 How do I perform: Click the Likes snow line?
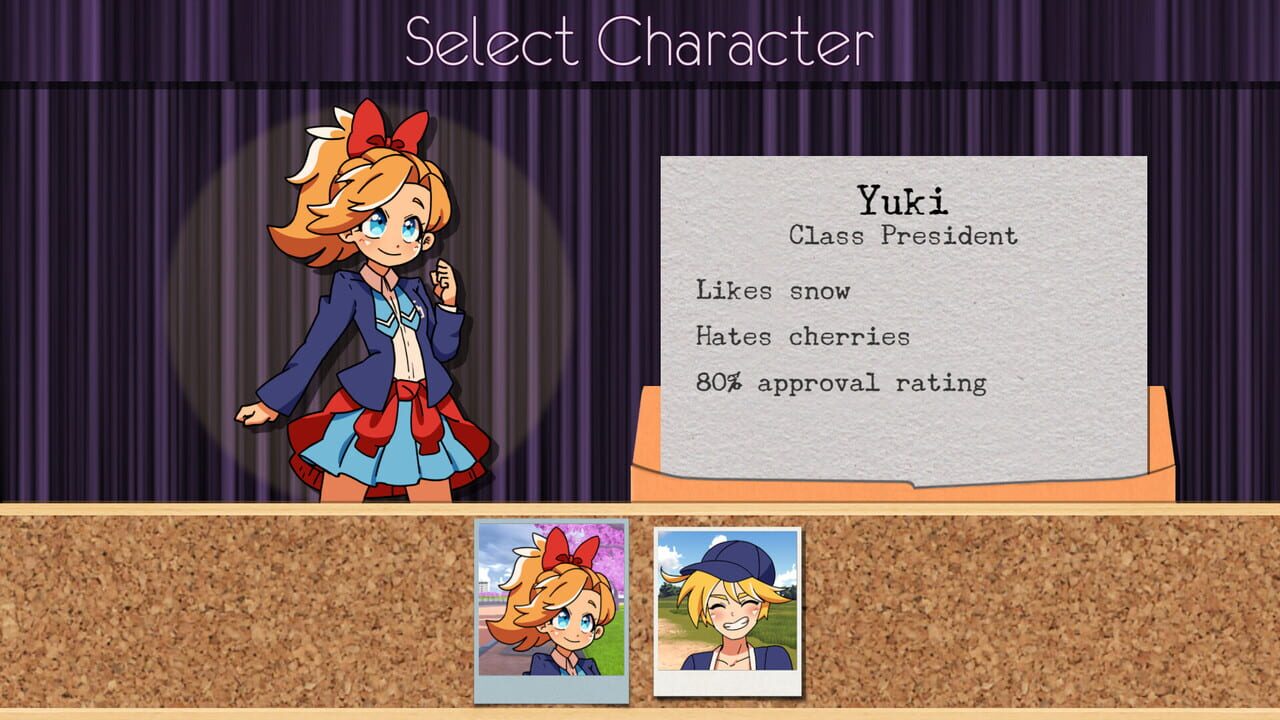click(x=772, y=291)
